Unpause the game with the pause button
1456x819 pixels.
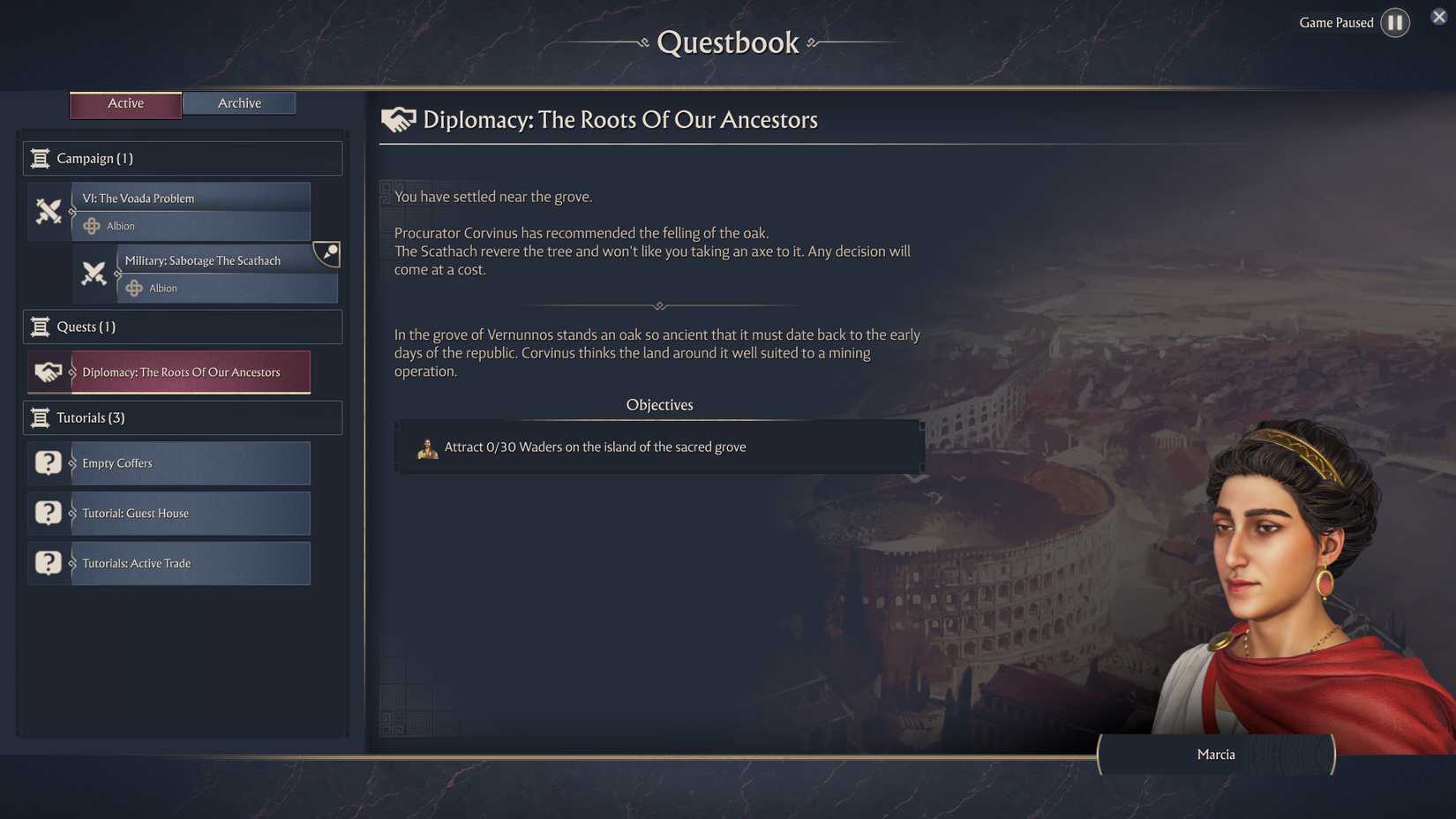click(x=1395, y=22)
